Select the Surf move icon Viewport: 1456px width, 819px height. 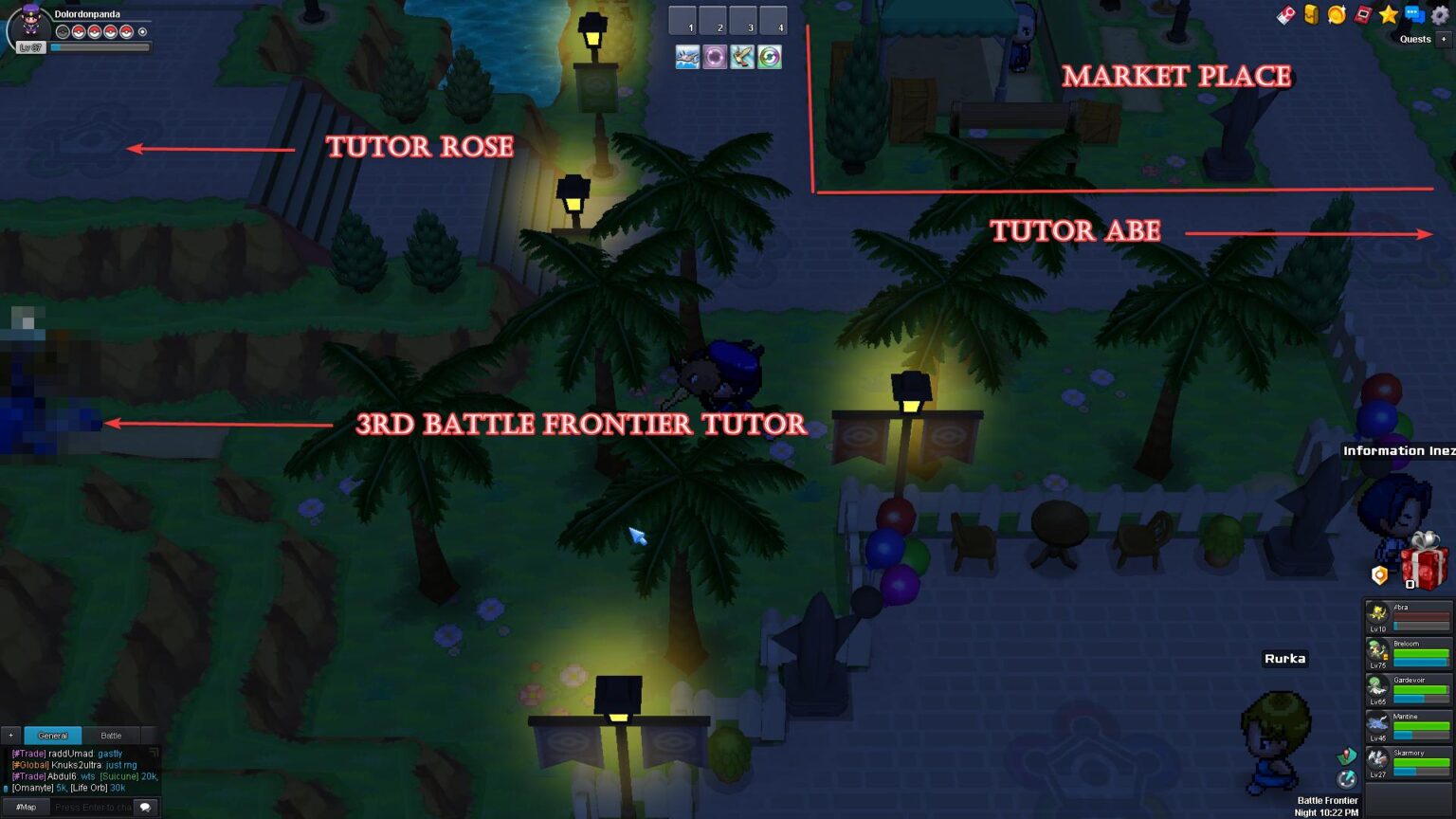(687, 58)
